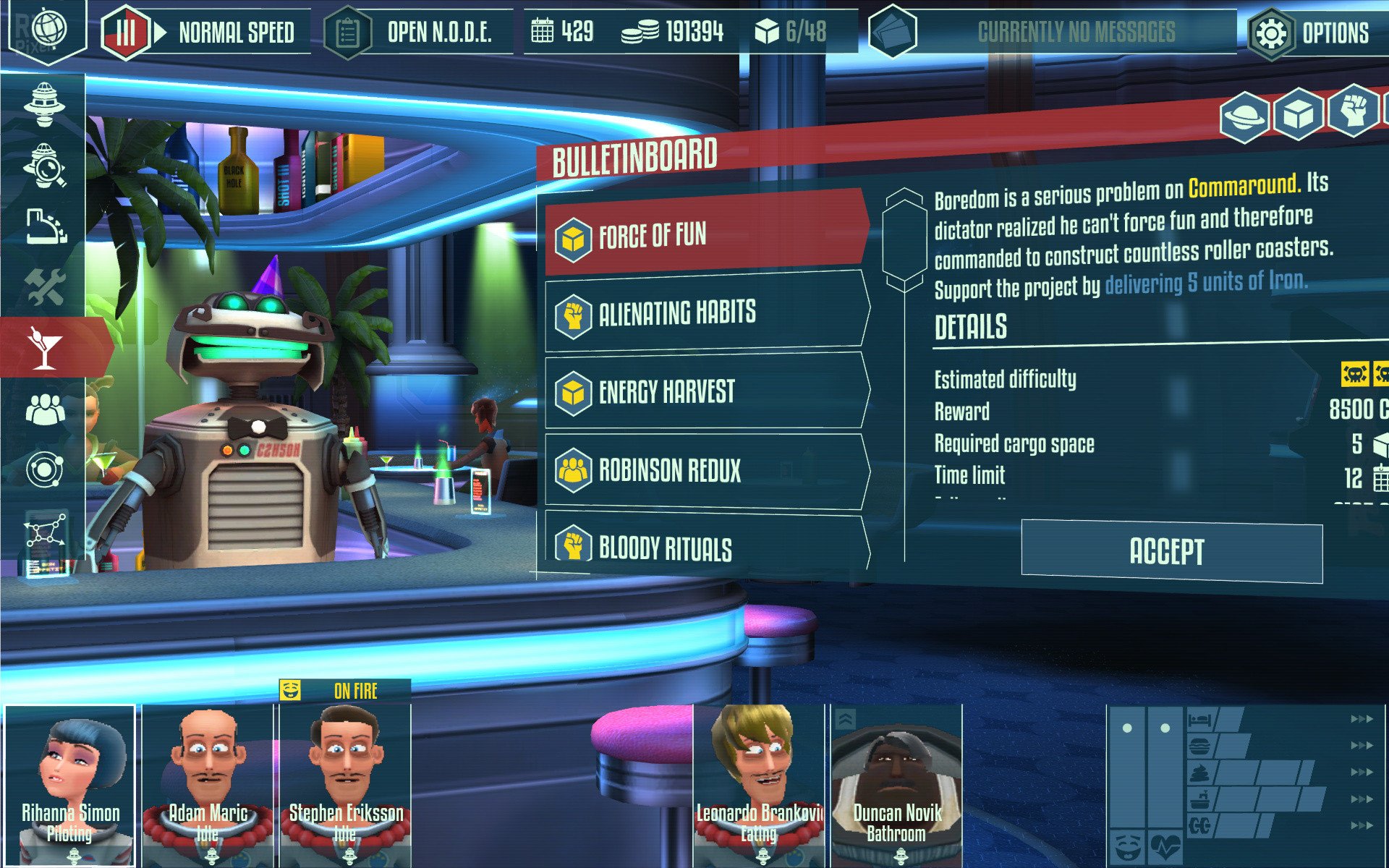
Task: Select Adam Maric's crew portrait
Action: coord(208,785)
